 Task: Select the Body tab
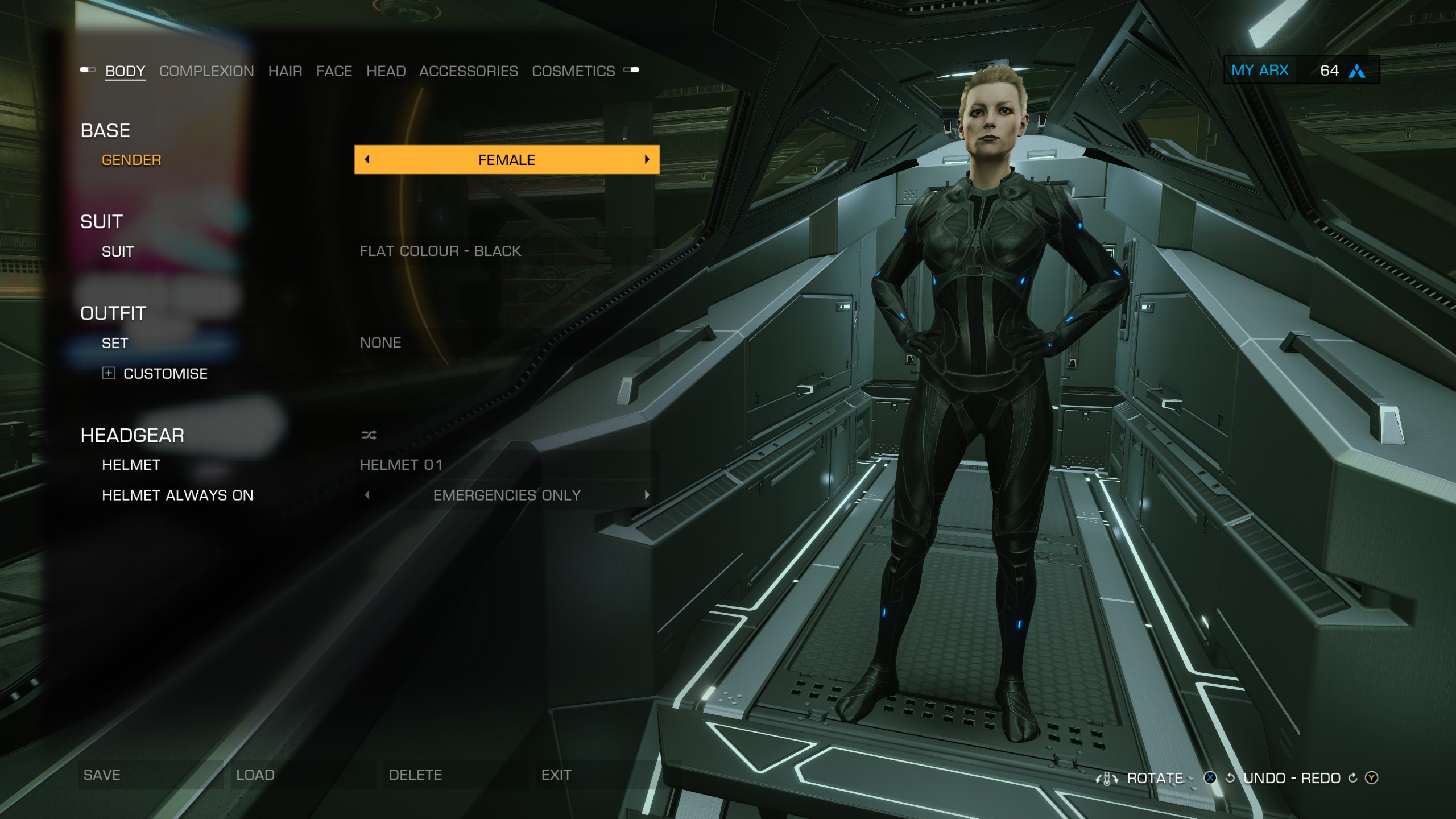125,71
